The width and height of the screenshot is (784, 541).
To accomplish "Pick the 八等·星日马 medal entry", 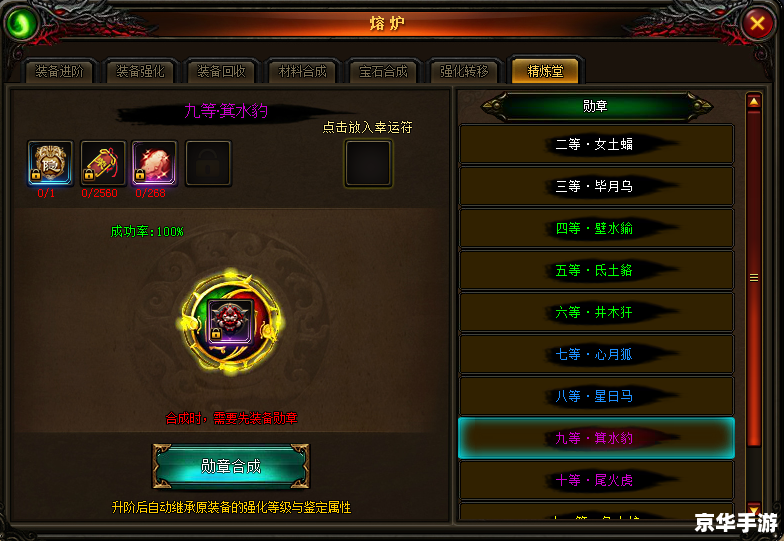I will (x=596, y=396).
